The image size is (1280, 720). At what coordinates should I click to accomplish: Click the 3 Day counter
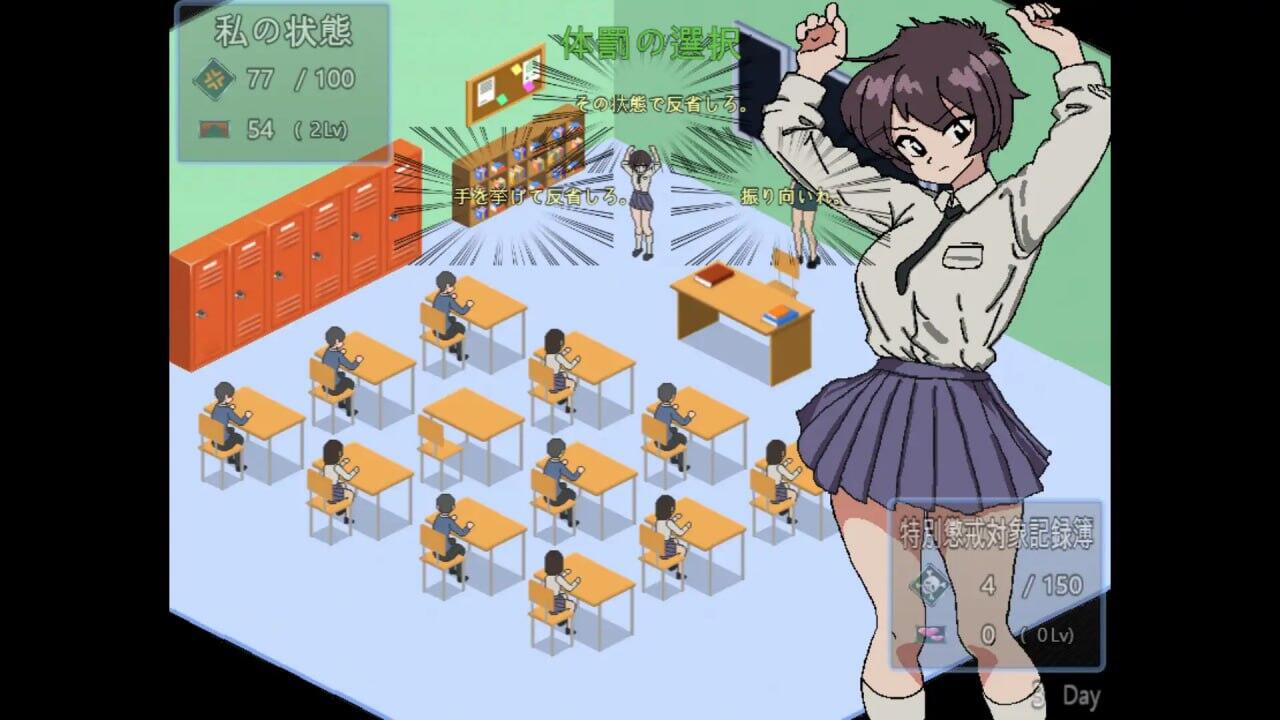[1065, 695]
